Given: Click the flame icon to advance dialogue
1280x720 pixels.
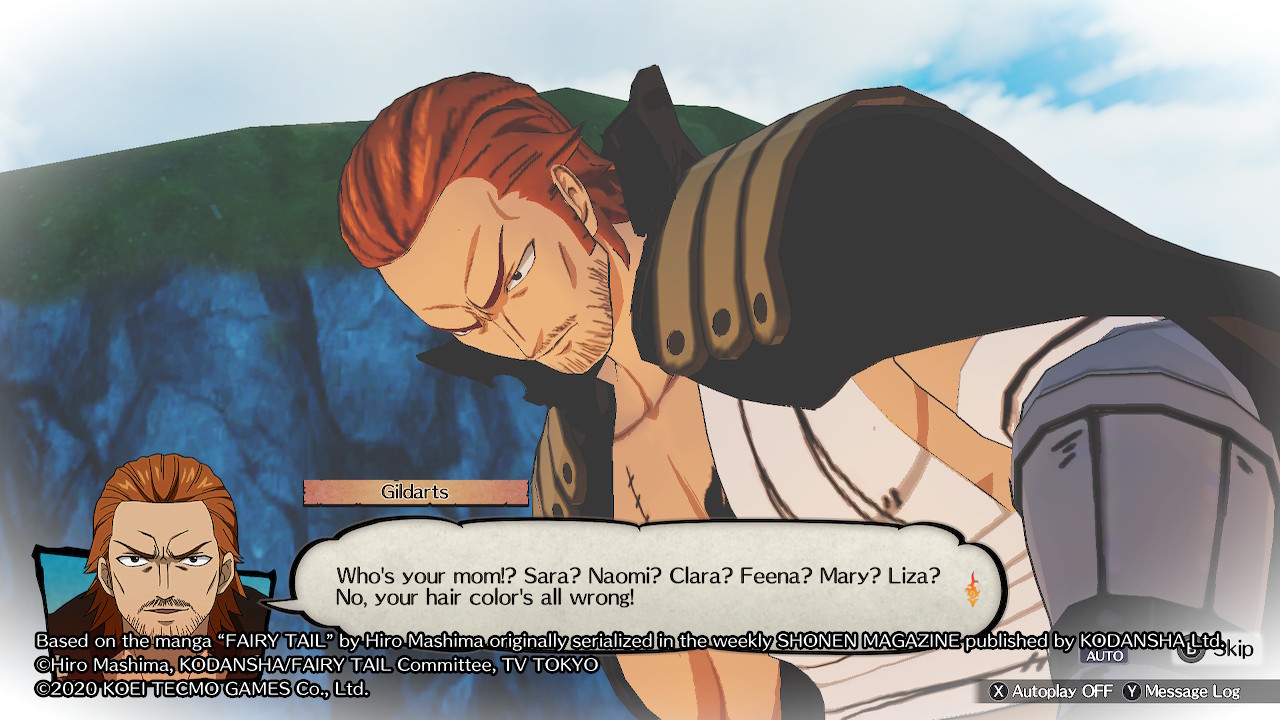Looking at the screenshot, I should 972,589.
